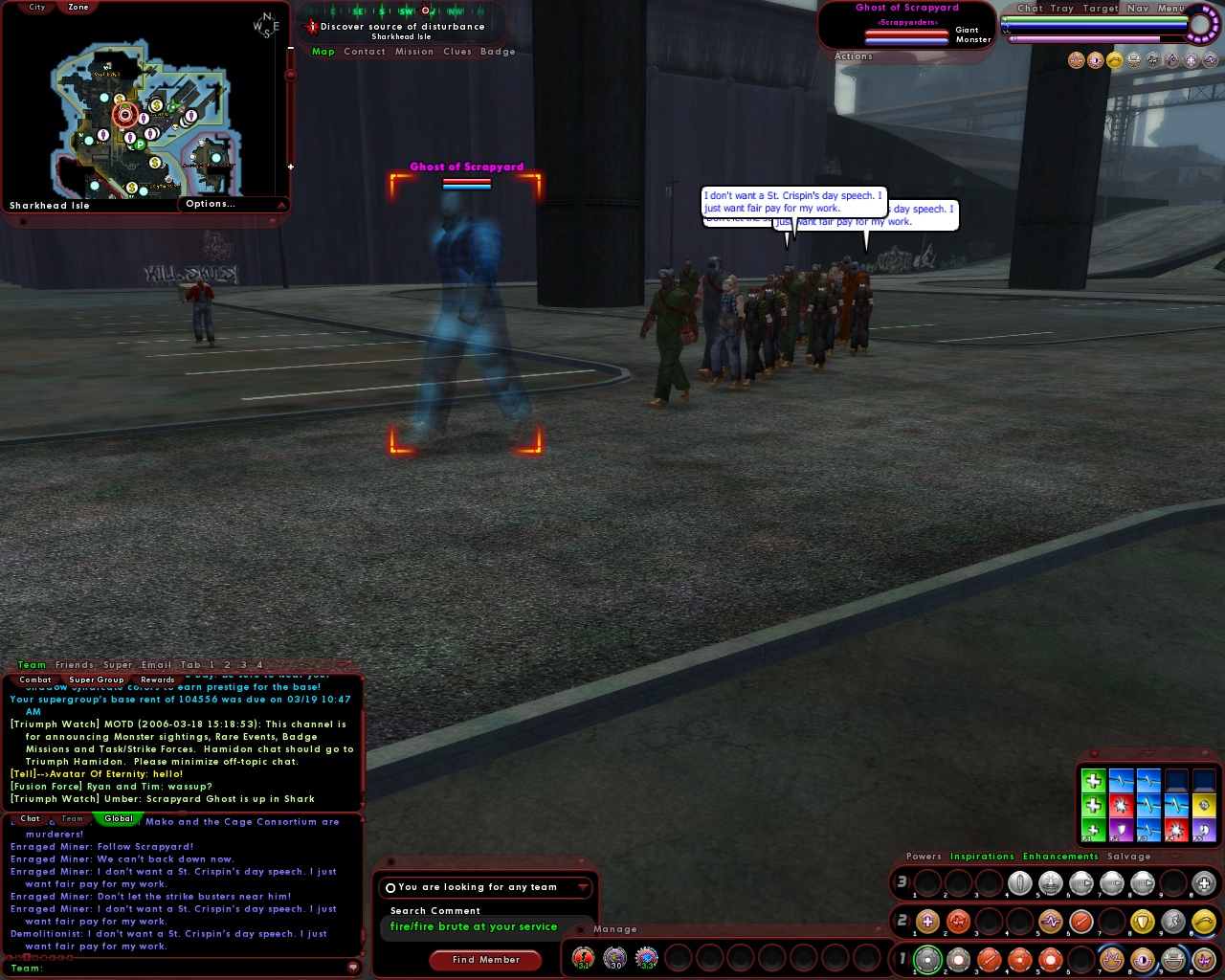Screen dimensions: 1225x980
Task: Click the Find Member button
Action: point(485,959)
